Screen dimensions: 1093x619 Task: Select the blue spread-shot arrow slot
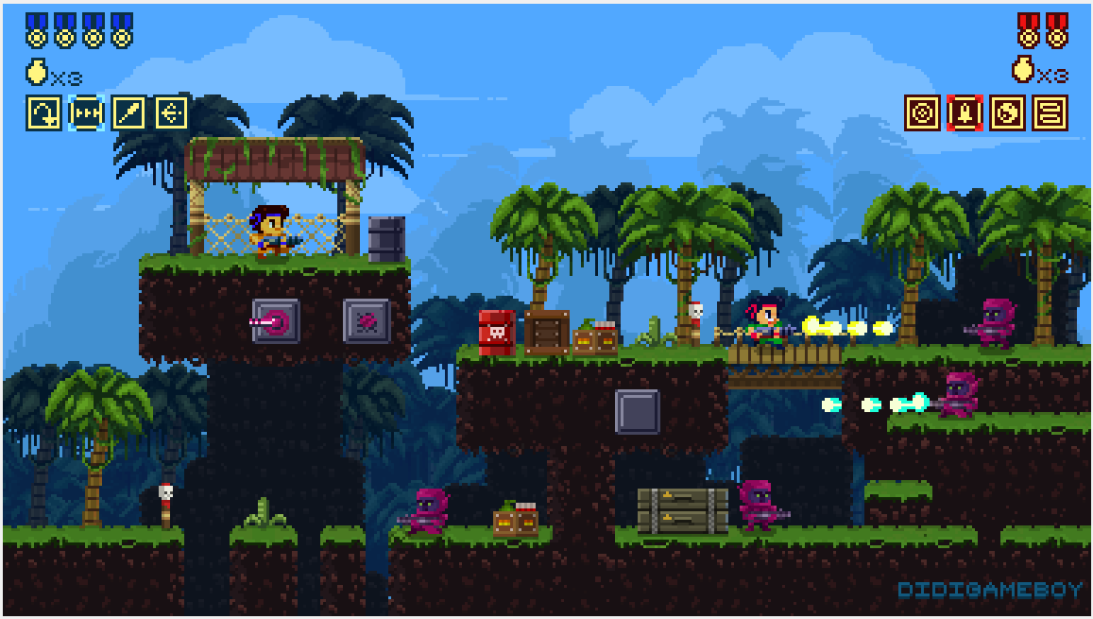coord(171,113)
